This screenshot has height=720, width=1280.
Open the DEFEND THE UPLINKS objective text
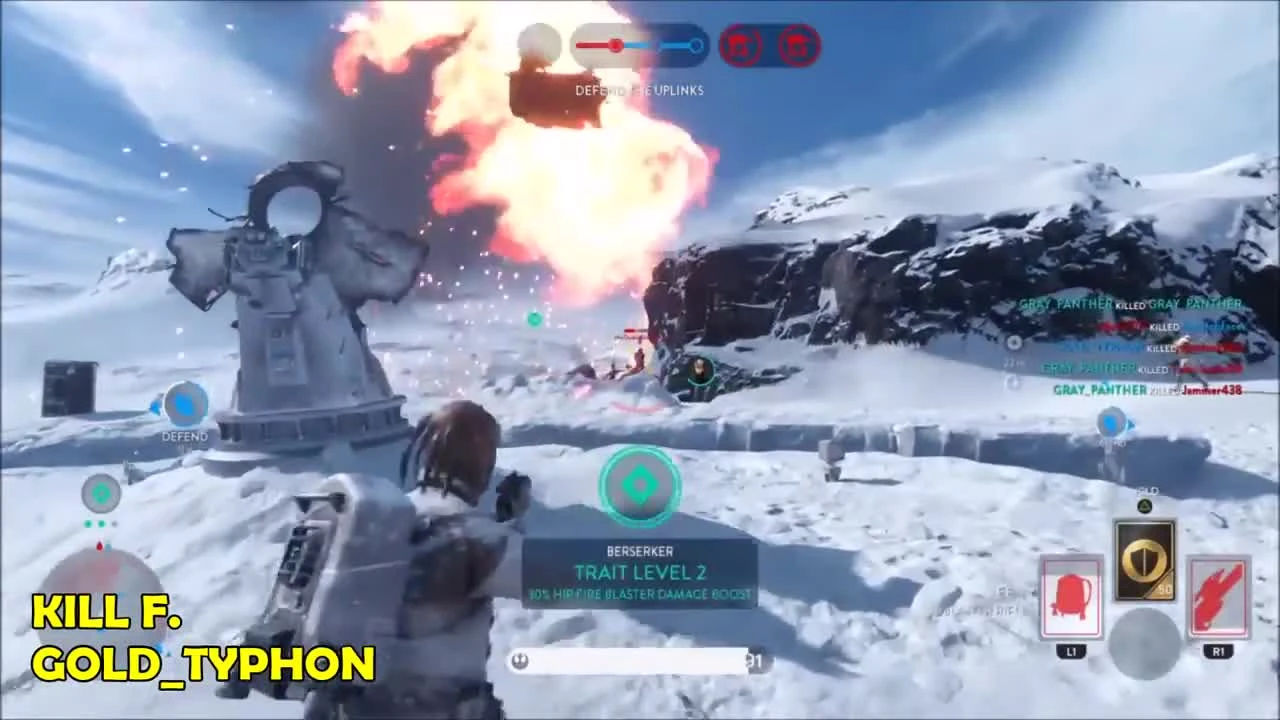tap(640, 90)
